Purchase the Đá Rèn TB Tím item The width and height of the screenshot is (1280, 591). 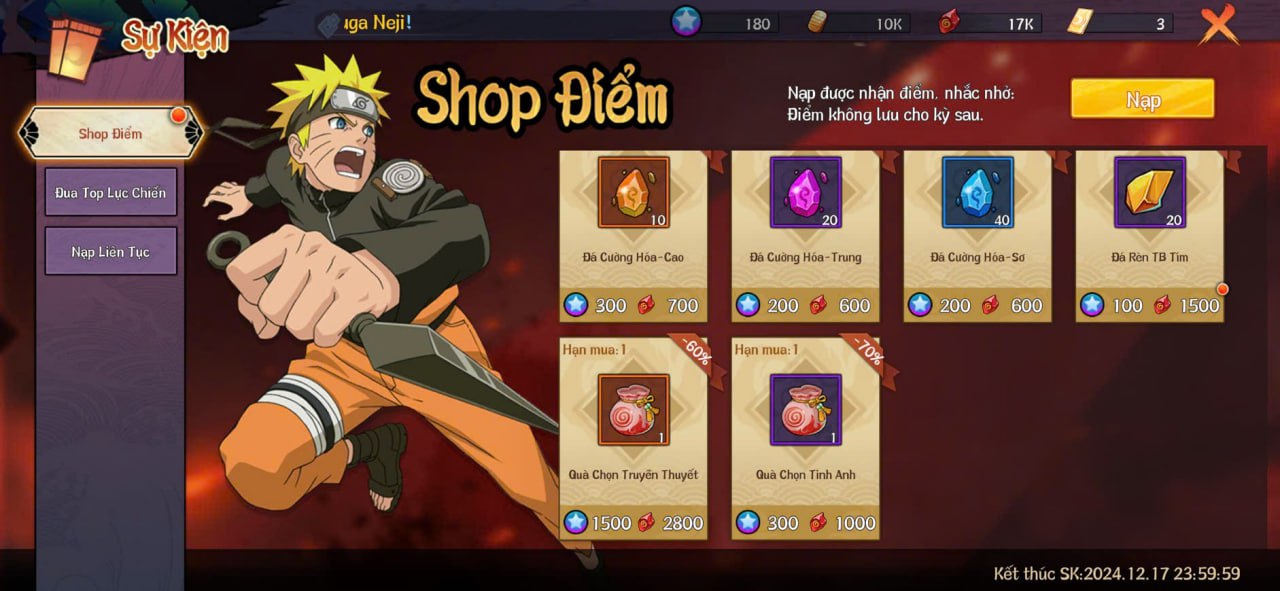1149,193
